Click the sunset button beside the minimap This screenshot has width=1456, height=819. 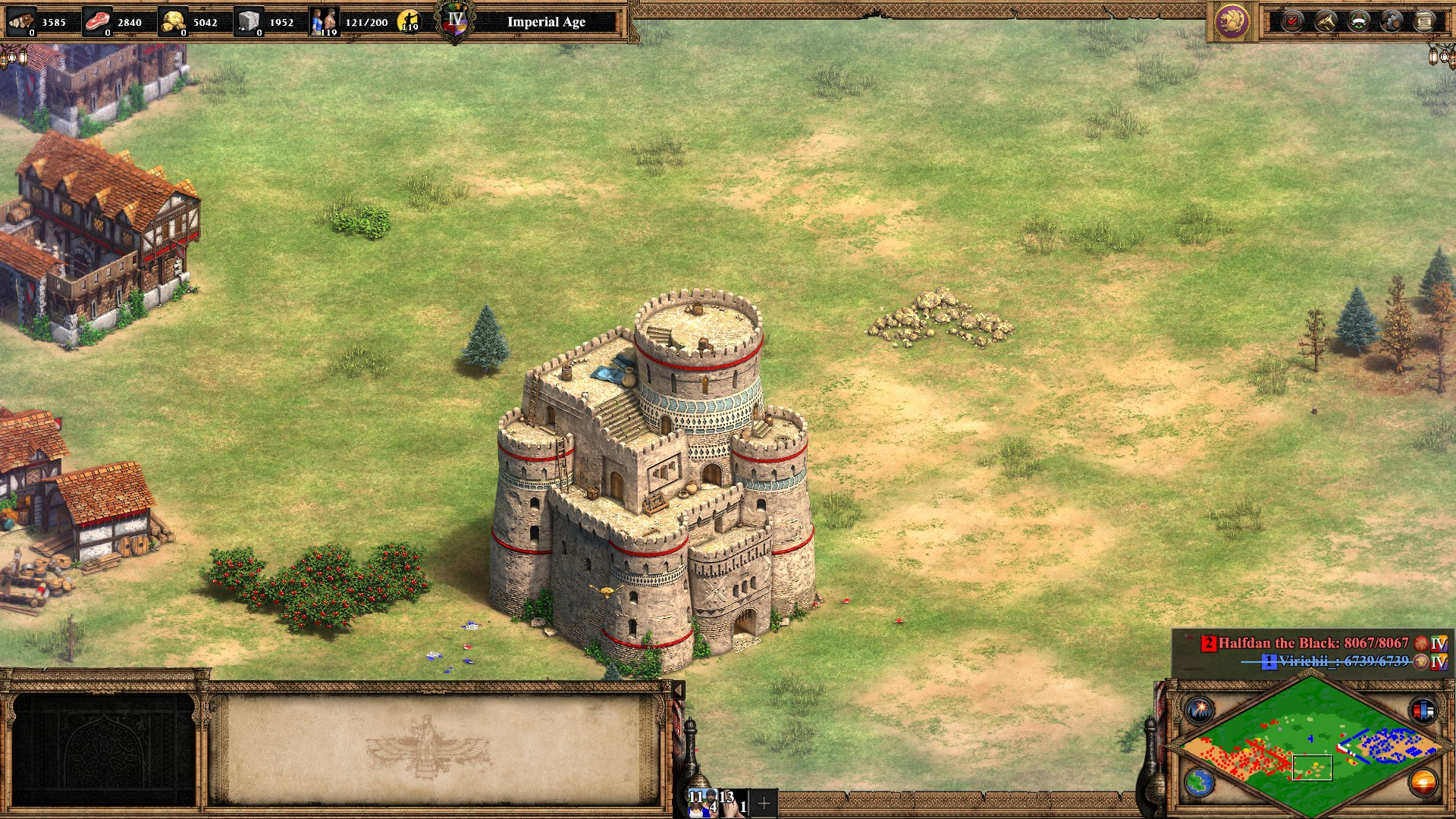click(x=1423, y=783)
